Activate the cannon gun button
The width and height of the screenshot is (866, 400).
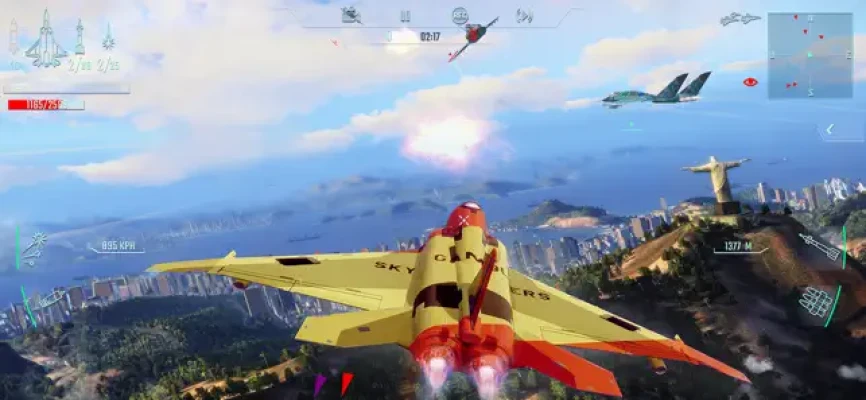[49, 298]
